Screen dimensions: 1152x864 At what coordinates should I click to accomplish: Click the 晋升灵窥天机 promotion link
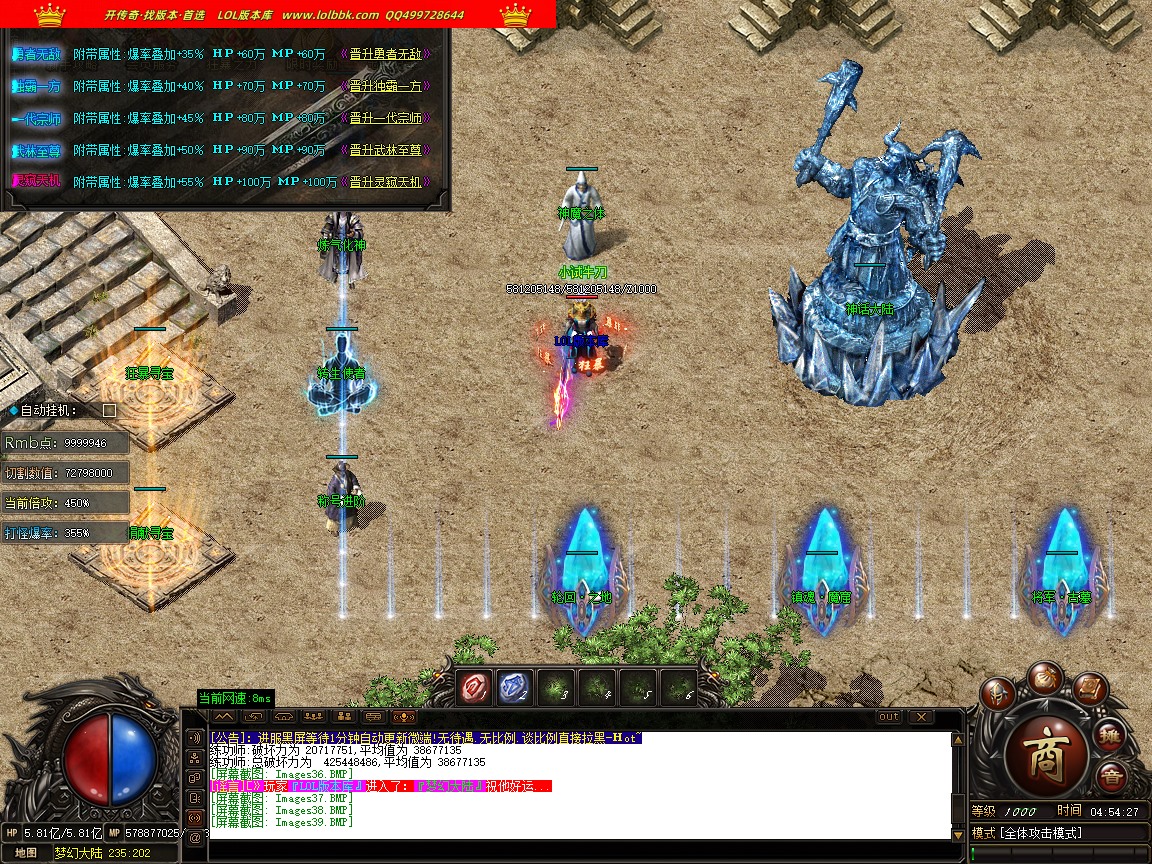pos(386,182)
